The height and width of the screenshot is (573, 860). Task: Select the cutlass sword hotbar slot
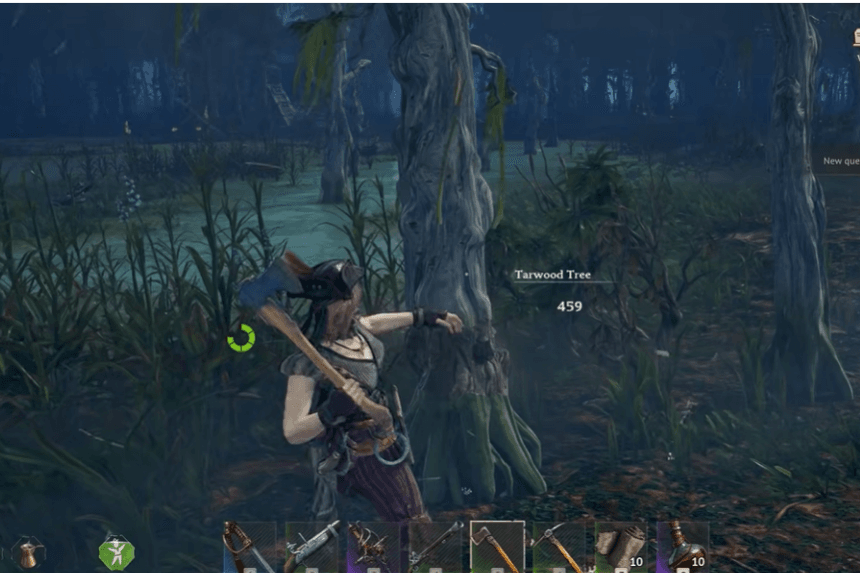pos(249,547)
